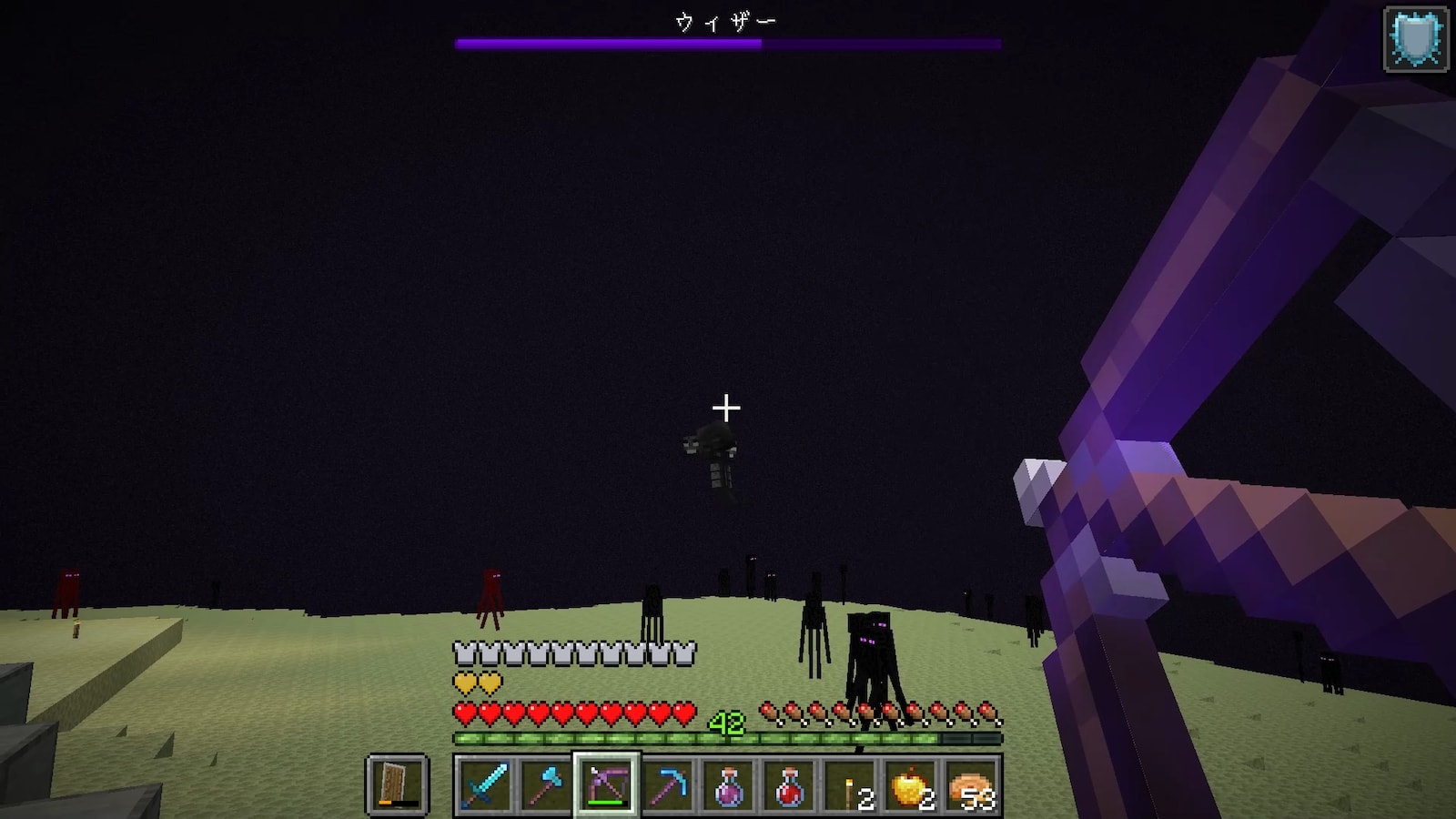This screenshot has height=819, width=1456.
Task: Pick the purple potion in the hotbar
Action: point(728,784)
